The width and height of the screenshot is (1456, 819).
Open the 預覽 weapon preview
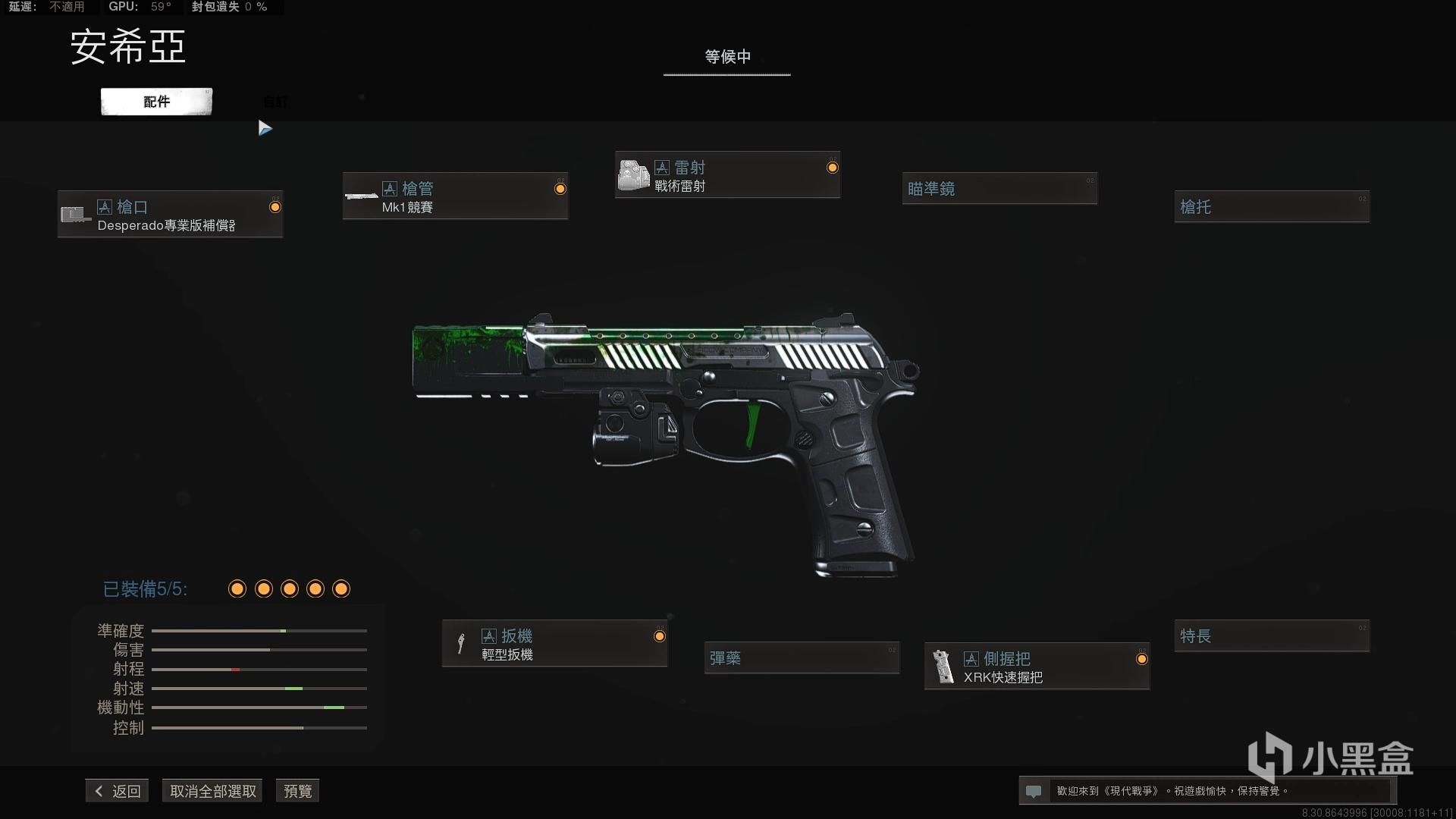(297, 791)
